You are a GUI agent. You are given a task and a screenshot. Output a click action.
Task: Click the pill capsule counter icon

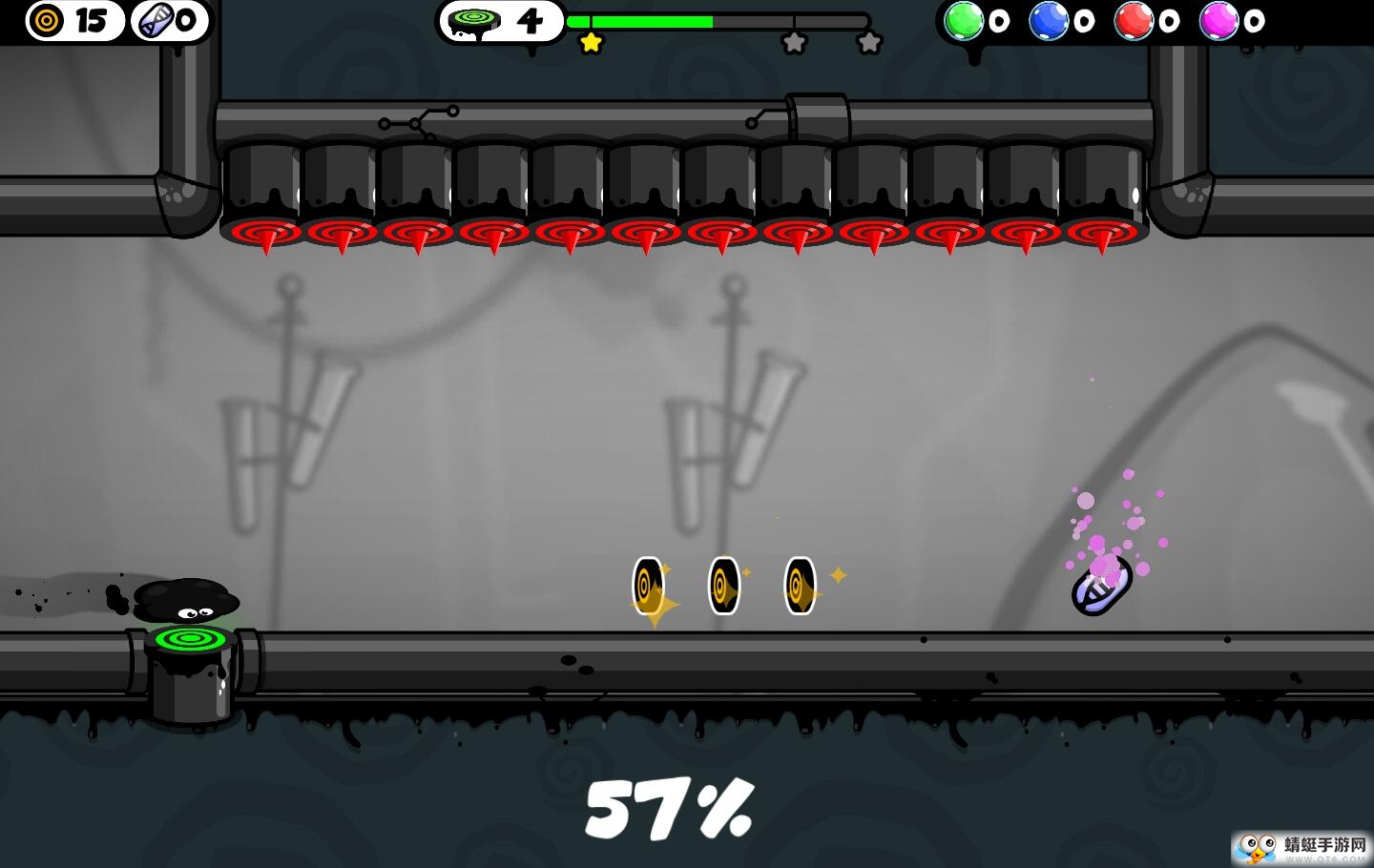(156, 20)
